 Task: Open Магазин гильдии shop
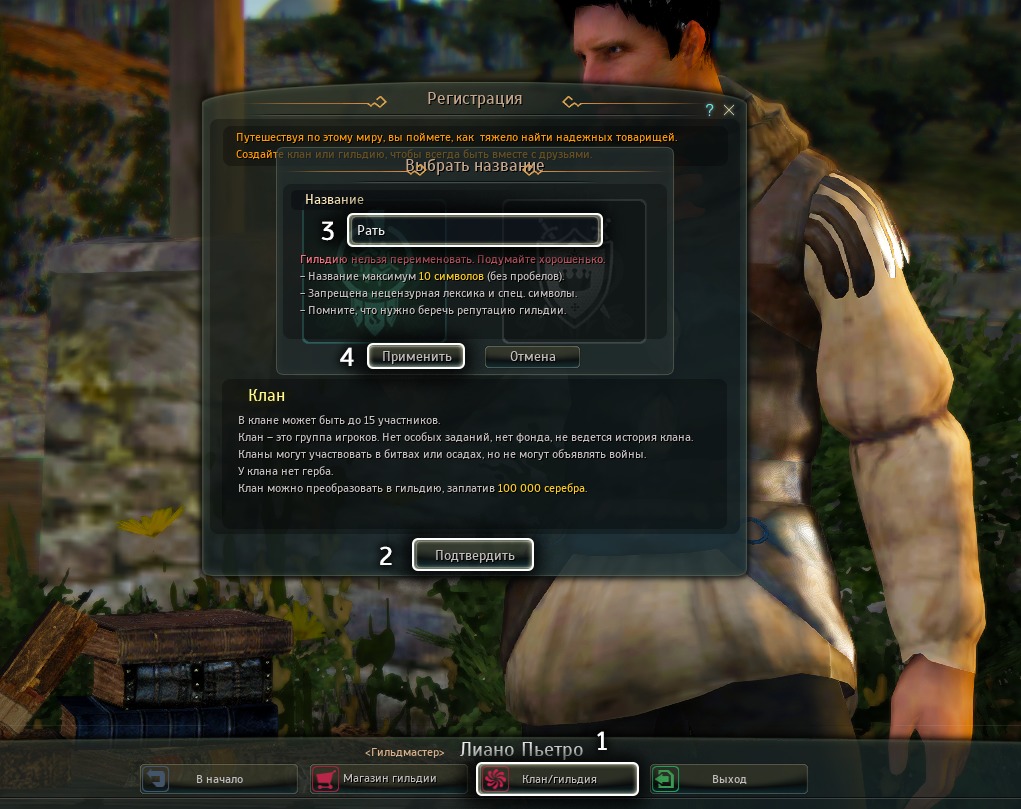(x=389, y=778)
